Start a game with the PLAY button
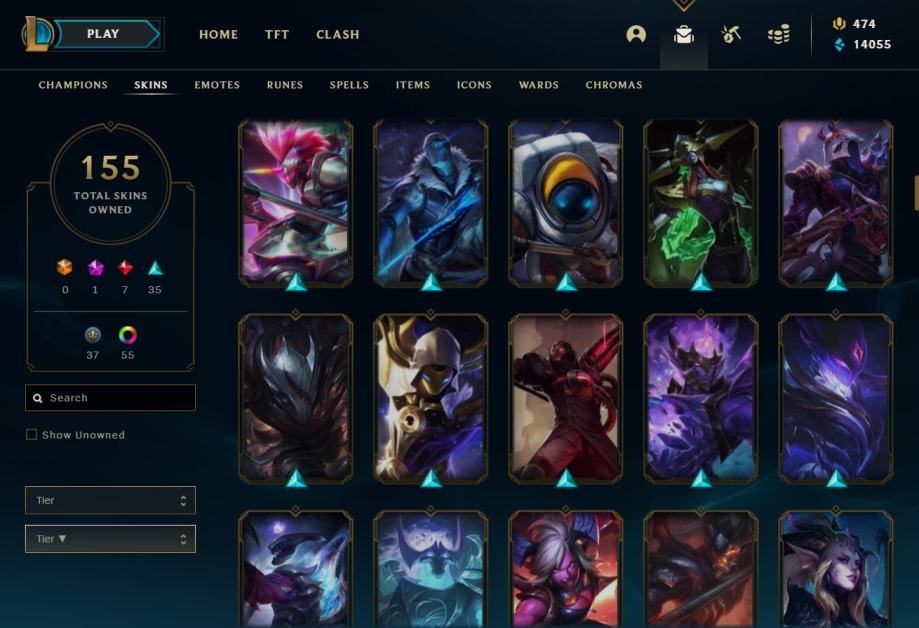The image size is (919, 628). (104, 34)
